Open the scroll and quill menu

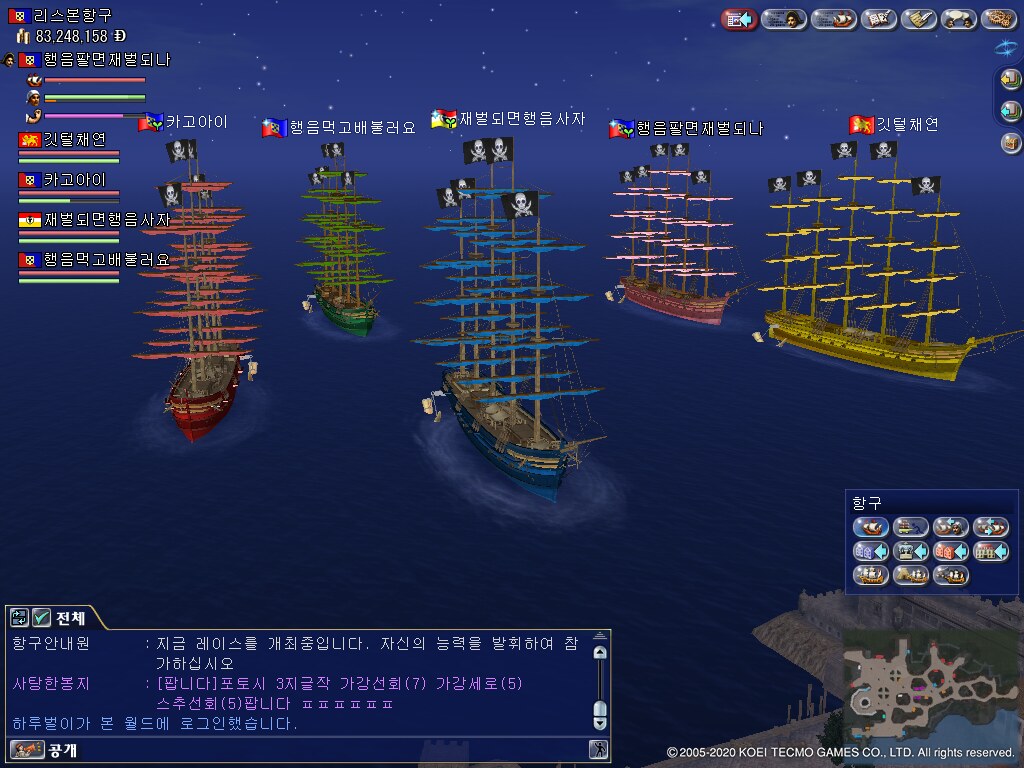(x=918, y=19)
